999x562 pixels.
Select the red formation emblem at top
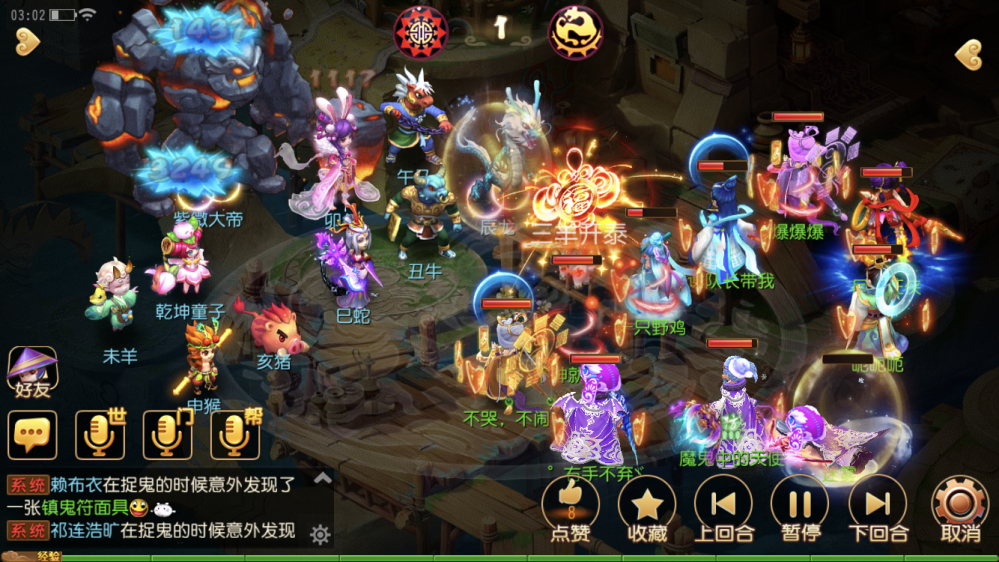(421, 30)
